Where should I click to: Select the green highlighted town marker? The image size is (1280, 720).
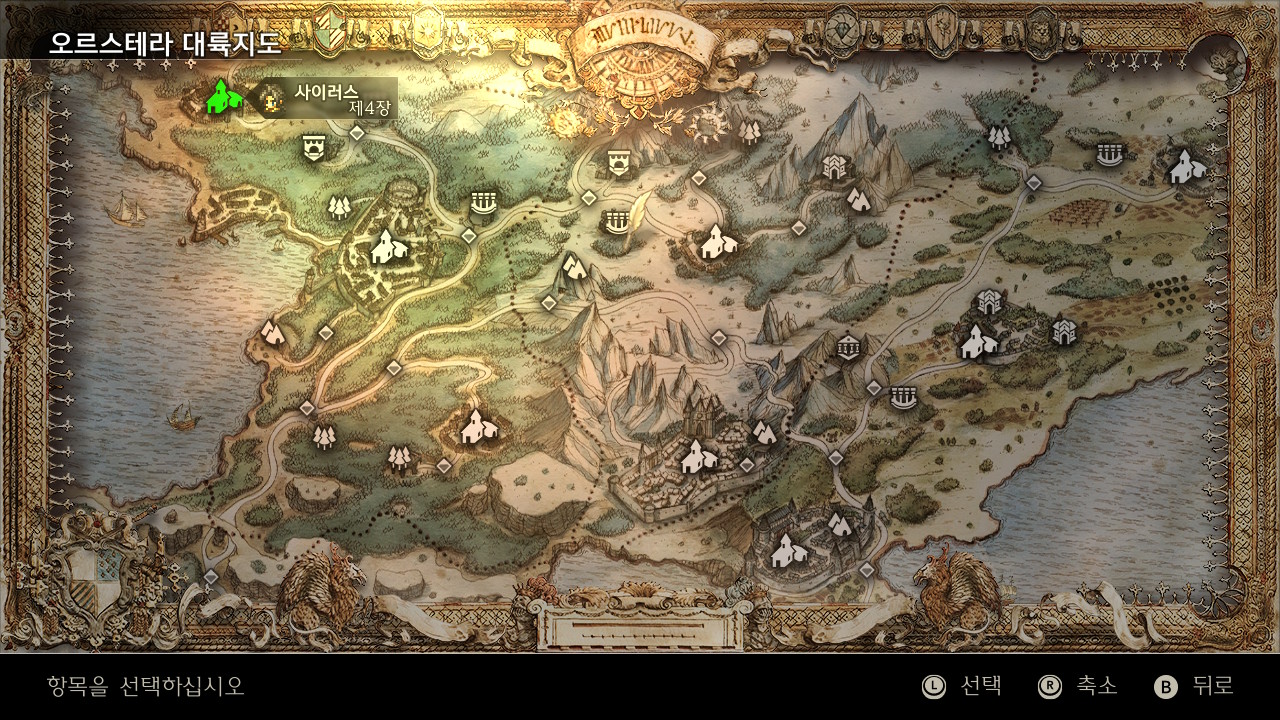224,97
